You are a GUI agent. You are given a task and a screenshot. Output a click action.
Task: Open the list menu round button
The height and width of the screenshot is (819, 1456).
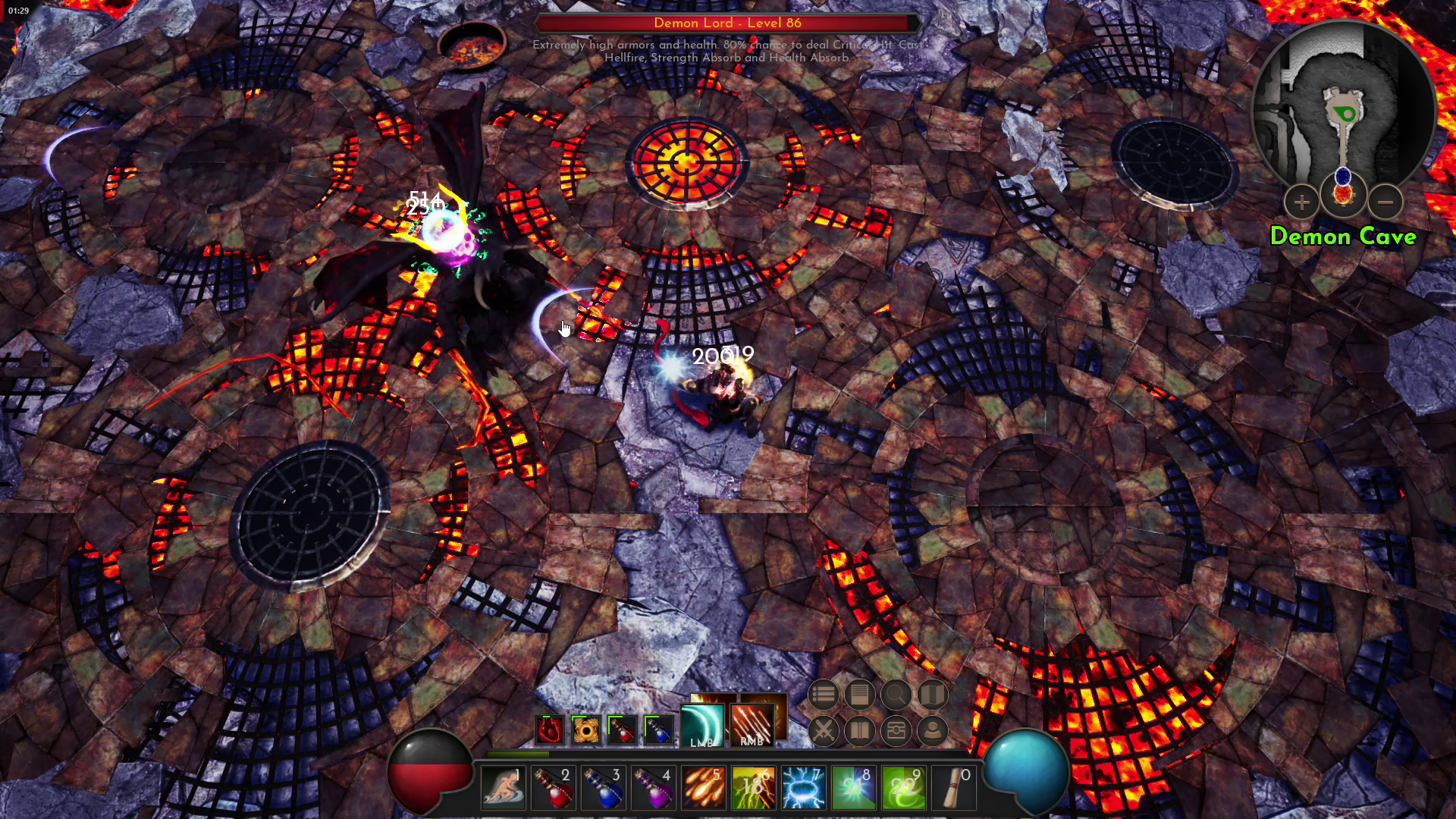pyautogui.click(x=823, y=694)
